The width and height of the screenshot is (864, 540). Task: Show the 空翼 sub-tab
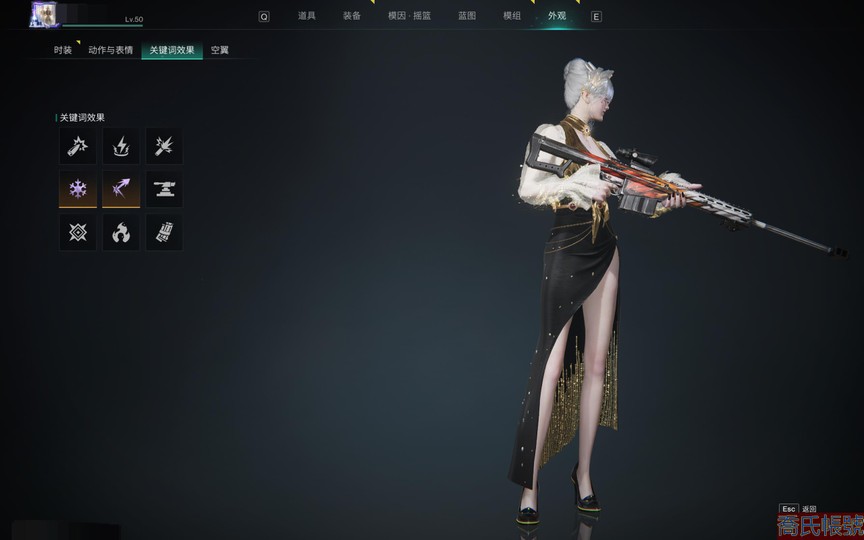point(220,50)
